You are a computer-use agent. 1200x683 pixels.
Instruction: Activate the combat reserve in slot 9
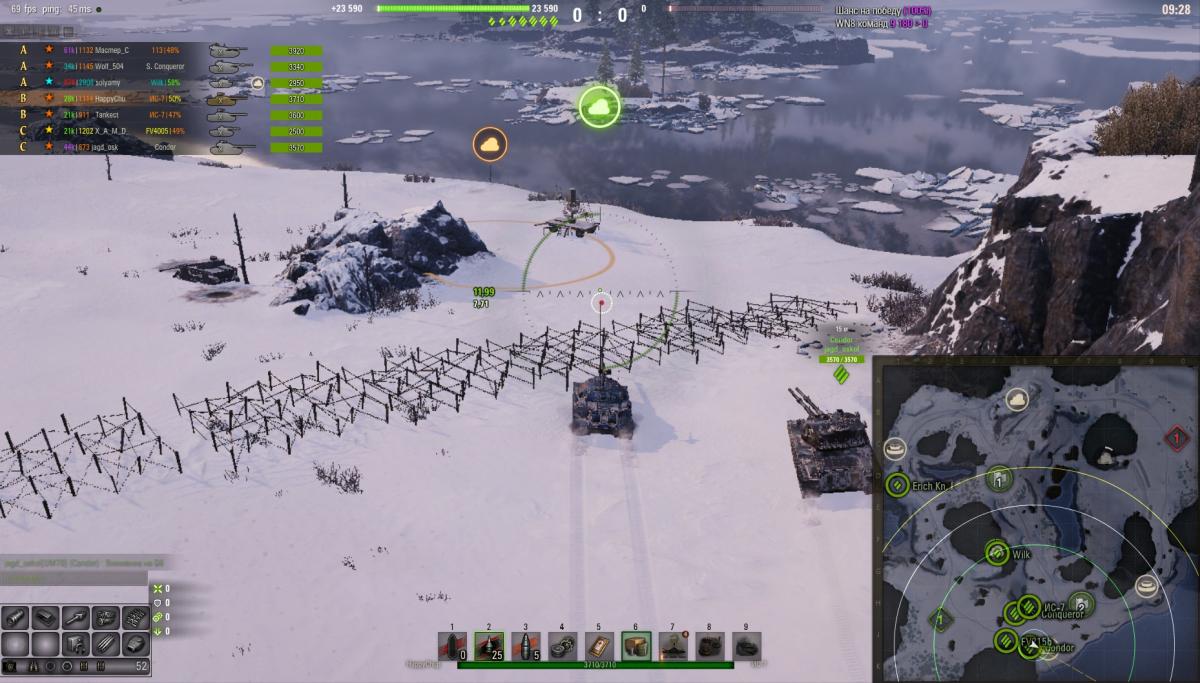tap(746, 646)
